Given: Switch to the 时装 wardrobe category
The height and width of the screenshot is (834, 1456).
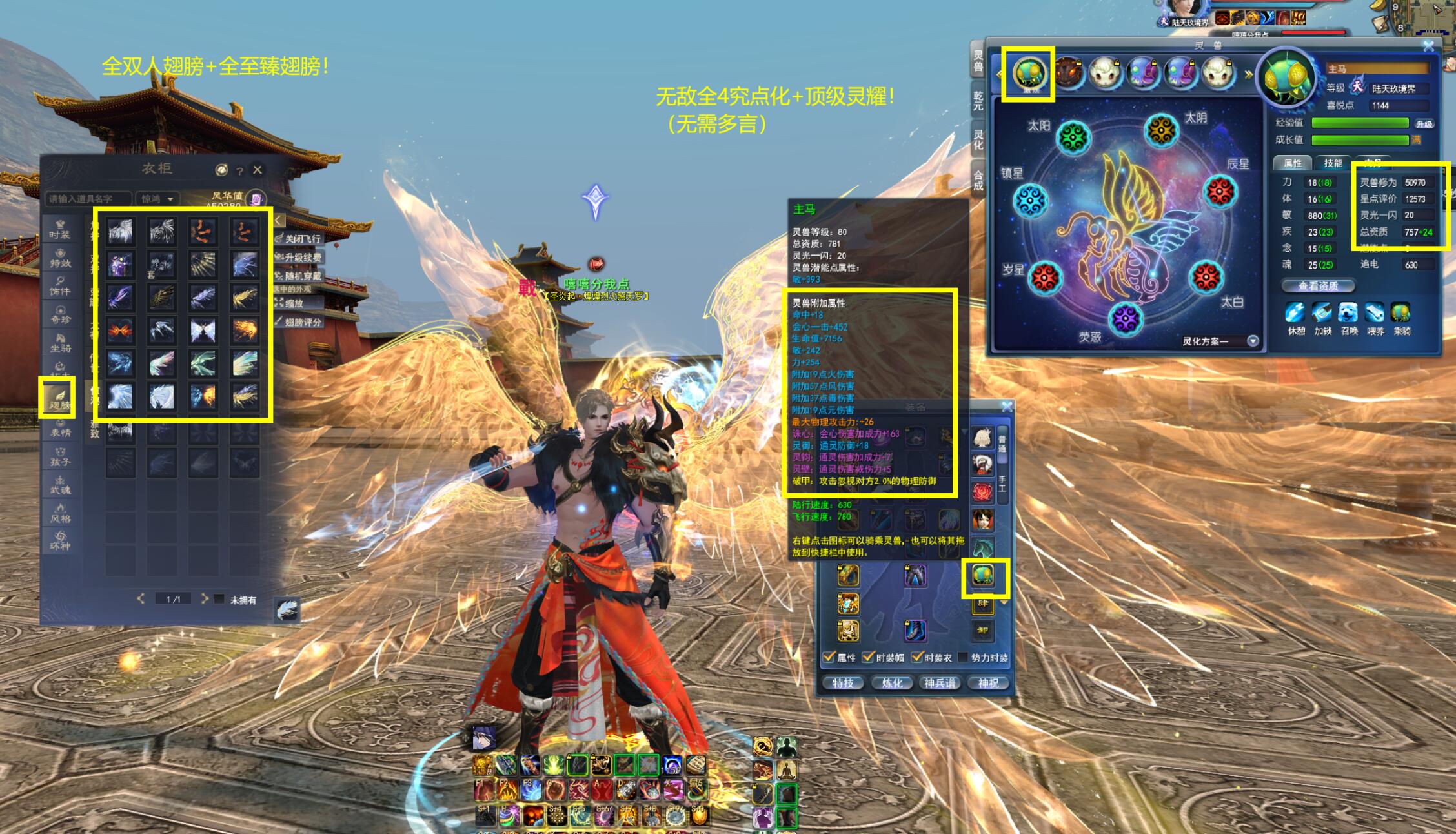Looking at the screenshot, I should (61, 230).
